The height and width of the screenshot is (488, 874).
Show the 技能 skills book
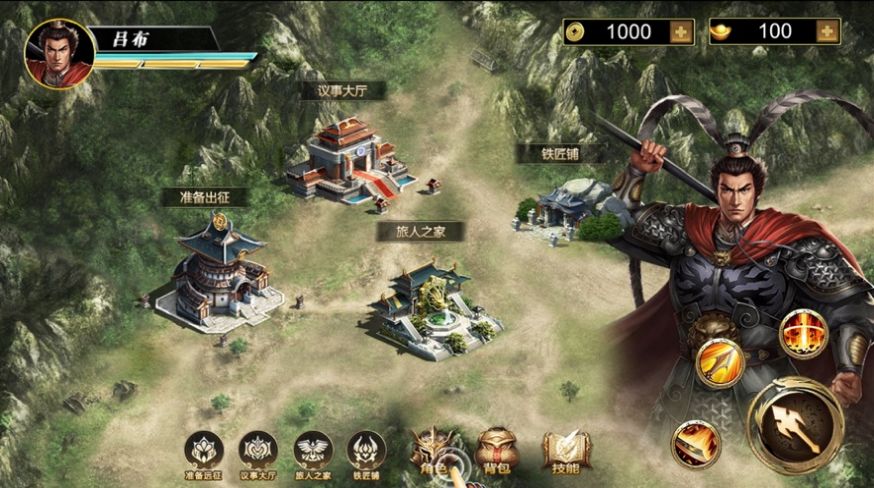coord(565,451)
